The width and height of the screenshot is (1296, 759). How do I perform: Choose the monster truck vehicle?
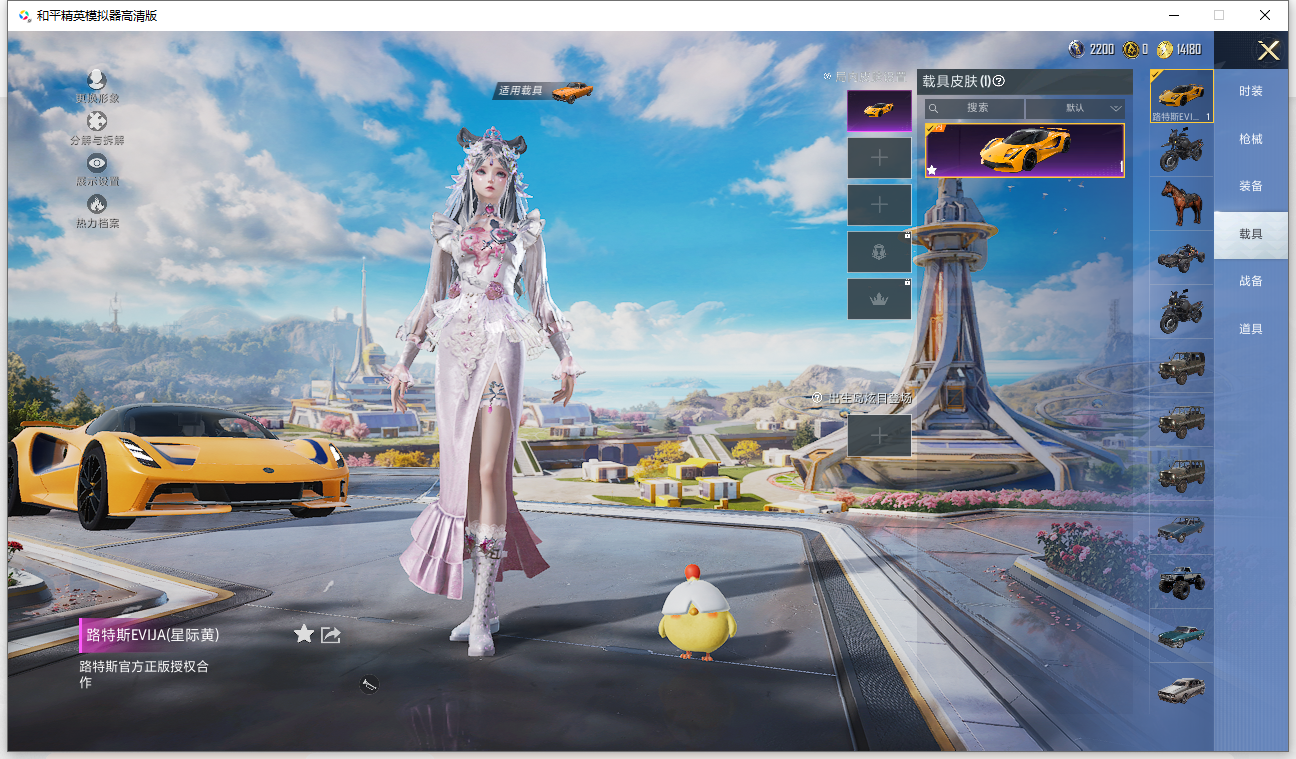tap(1181, 581)
